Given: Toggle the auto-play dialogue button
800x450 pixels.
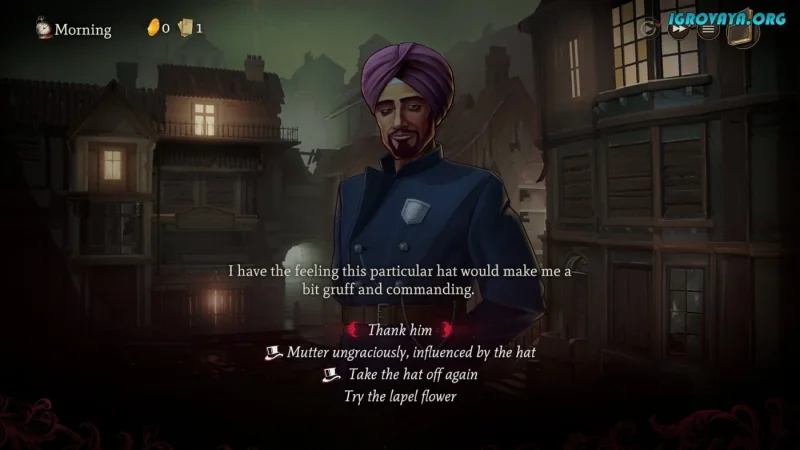Looking at the screenshot, I should click(x=650, y=29).
